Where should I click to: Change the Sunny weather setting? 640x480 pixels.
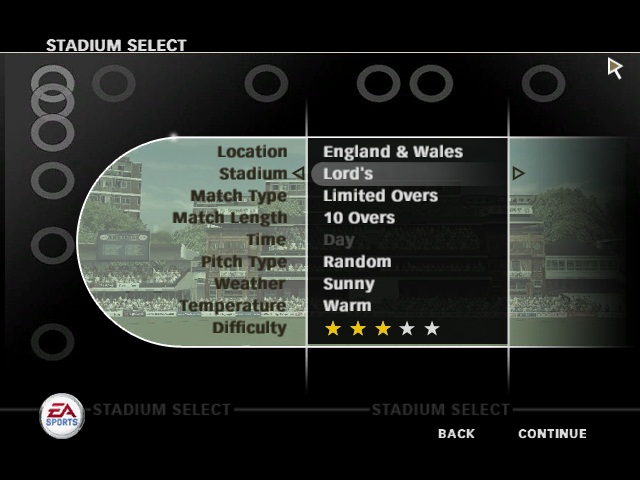pos(351,284)
